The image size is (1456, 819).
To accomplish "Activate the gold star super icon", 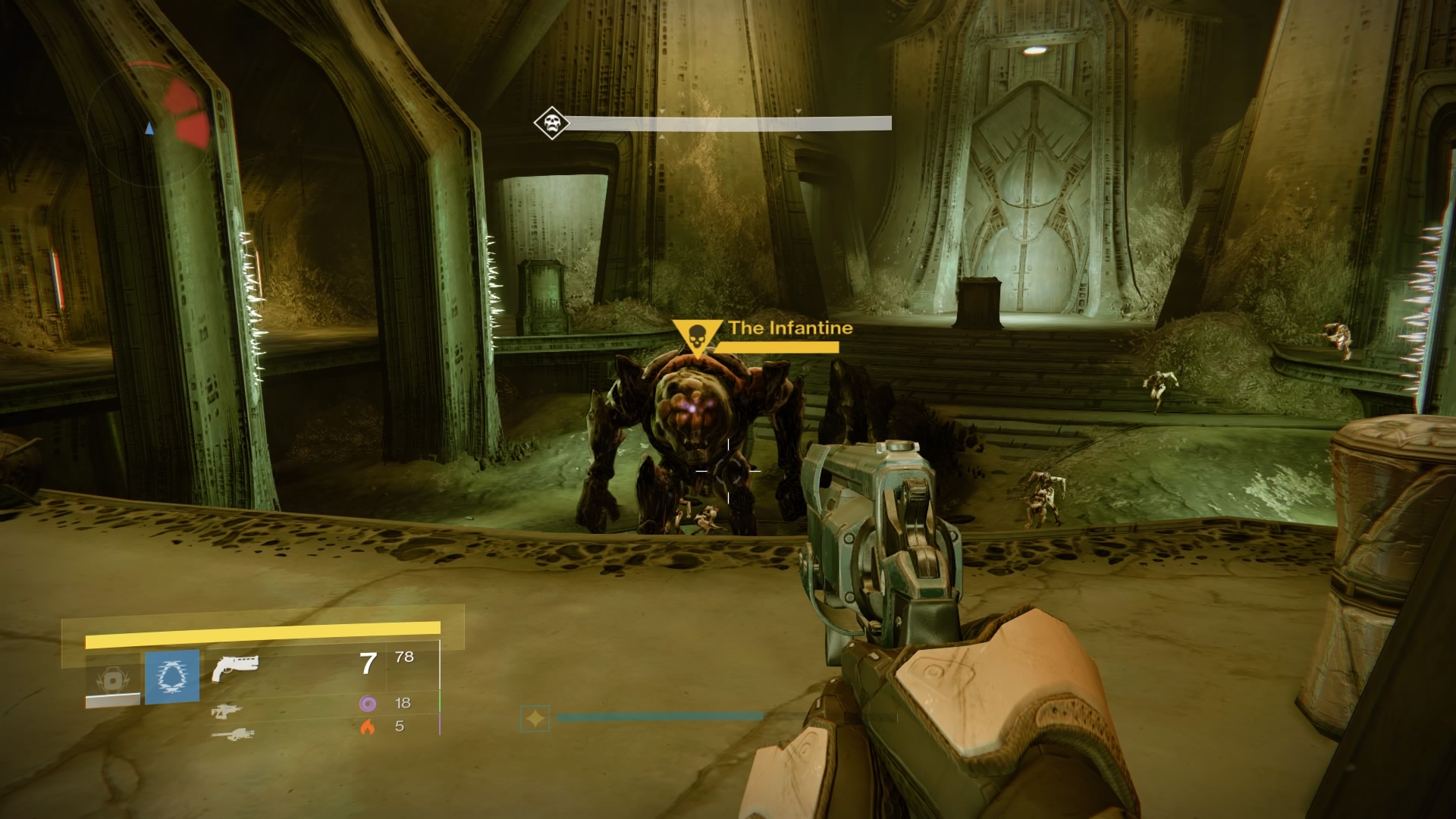I will (x=535, y=718).
